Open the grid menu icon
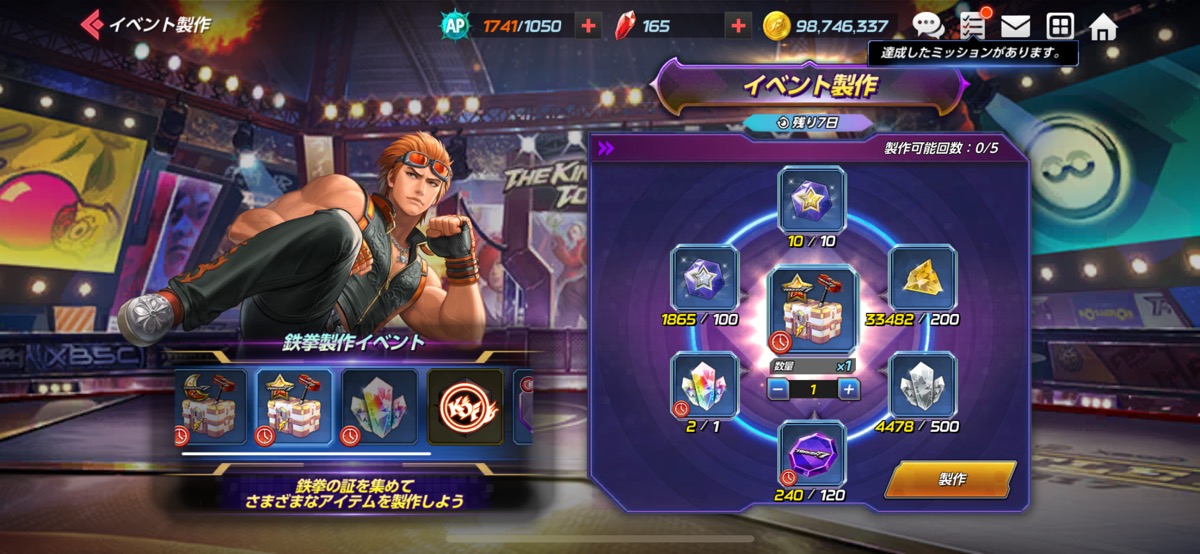Image resolution: width=1200 pixels, height=554 pixels. click(1060, 26)
